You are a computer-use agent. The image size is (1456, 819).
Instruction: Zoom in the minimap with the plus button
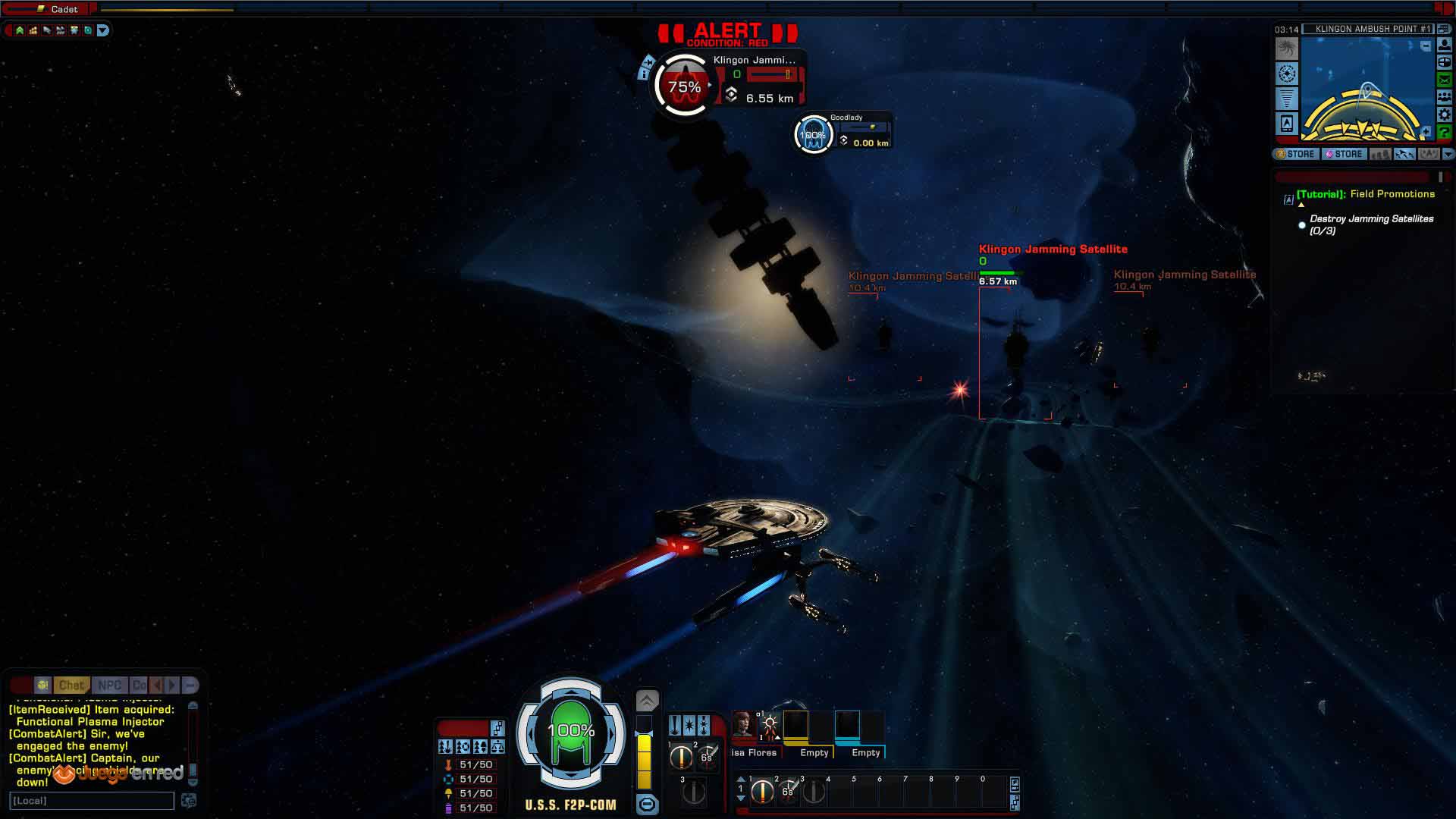[1426, 132]
